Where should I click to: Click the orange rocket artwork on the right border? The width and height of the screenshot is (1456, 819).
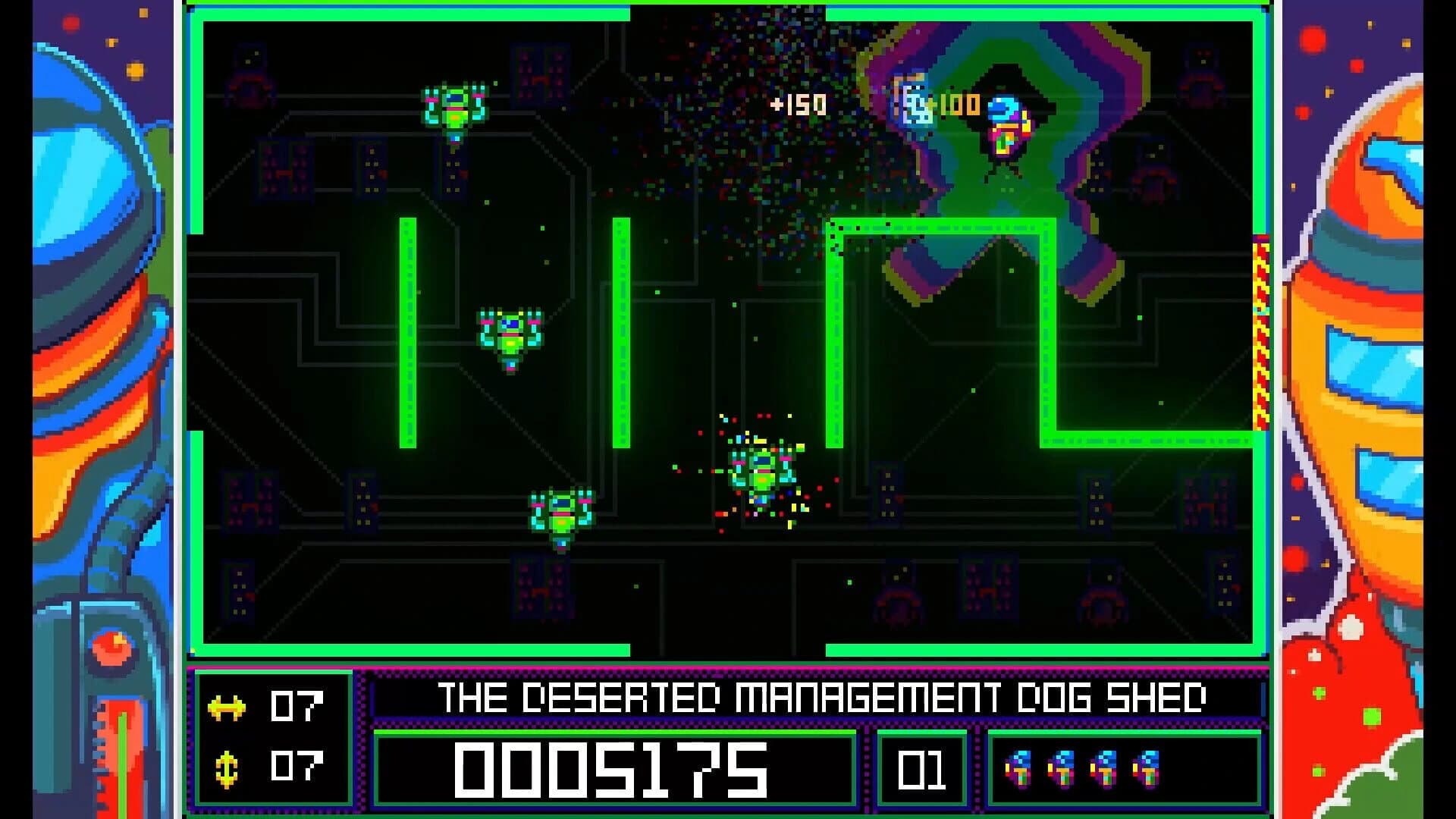coord(1373,341)
